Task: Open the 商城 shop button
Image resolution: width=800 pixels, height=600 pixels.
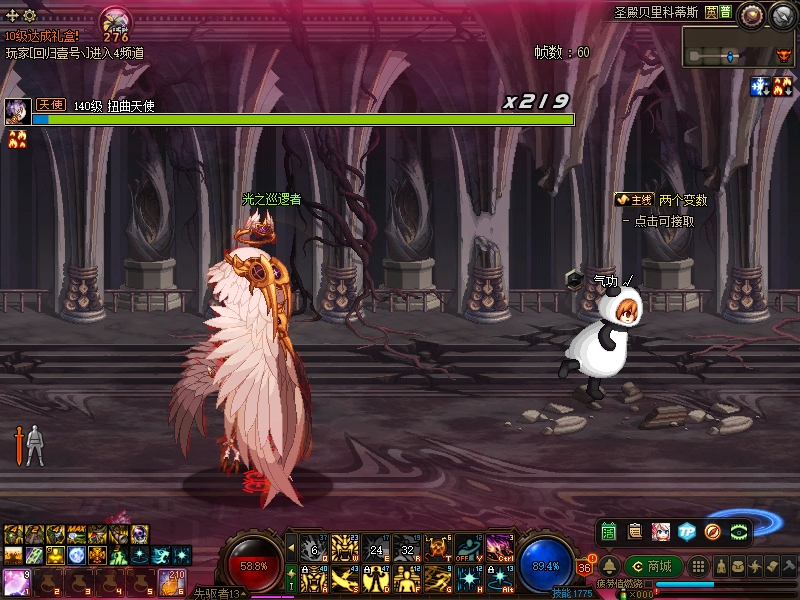Action: point(651,567)
